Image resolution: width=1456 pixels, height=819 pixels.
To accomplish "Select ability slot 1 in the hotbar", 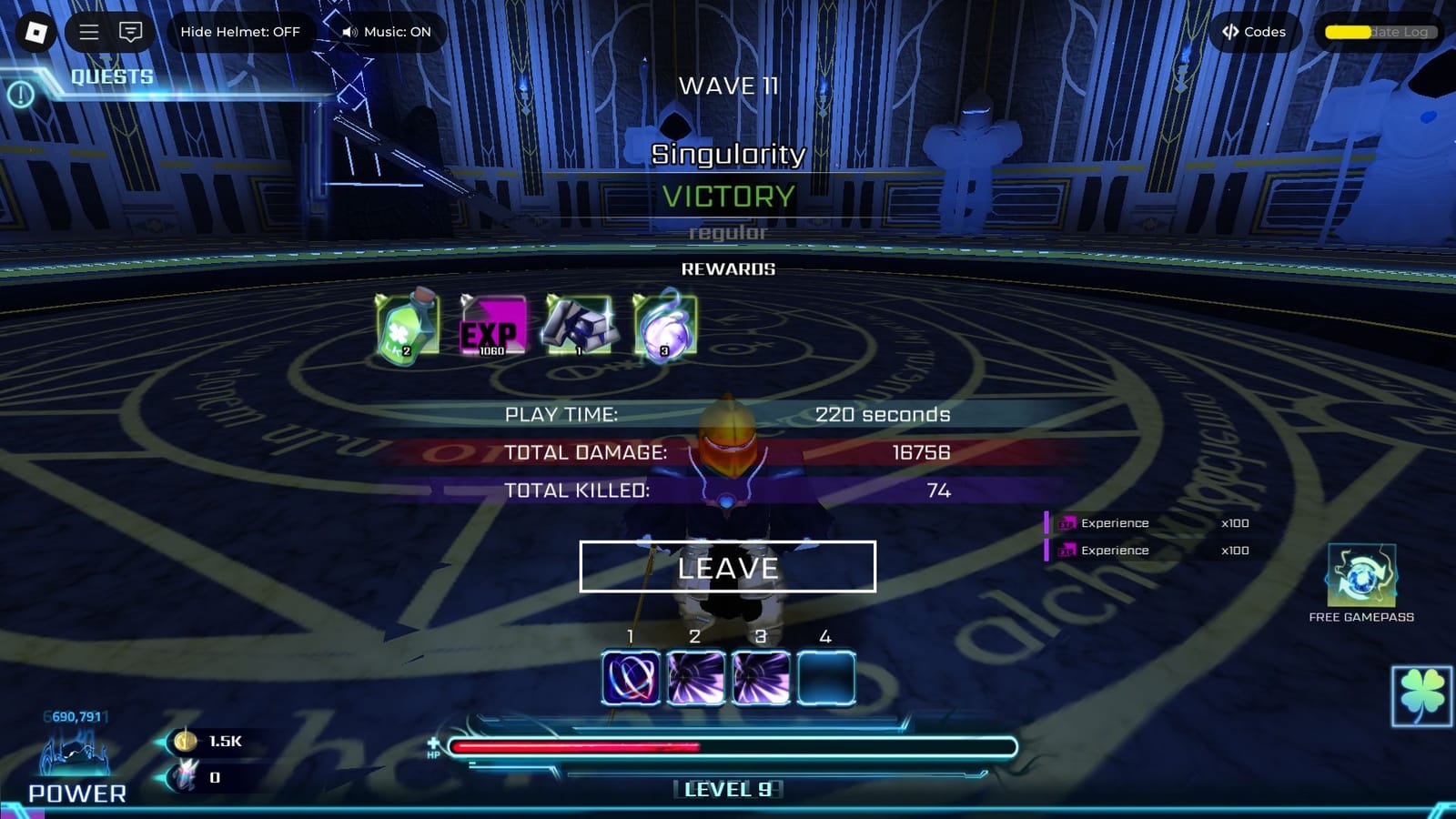I will point(628,674).
